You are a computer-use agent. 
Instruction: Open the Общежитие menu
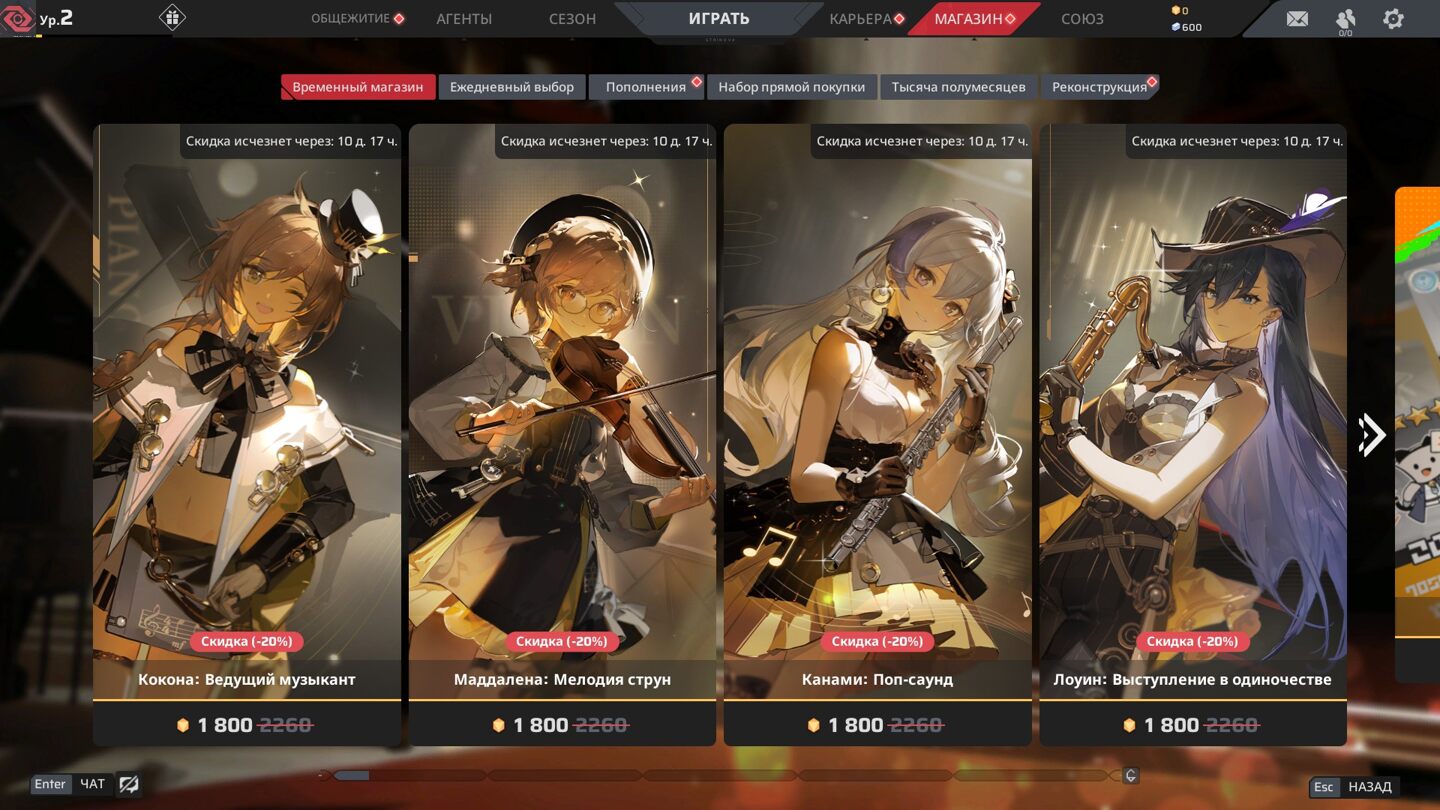coord(351,19)
